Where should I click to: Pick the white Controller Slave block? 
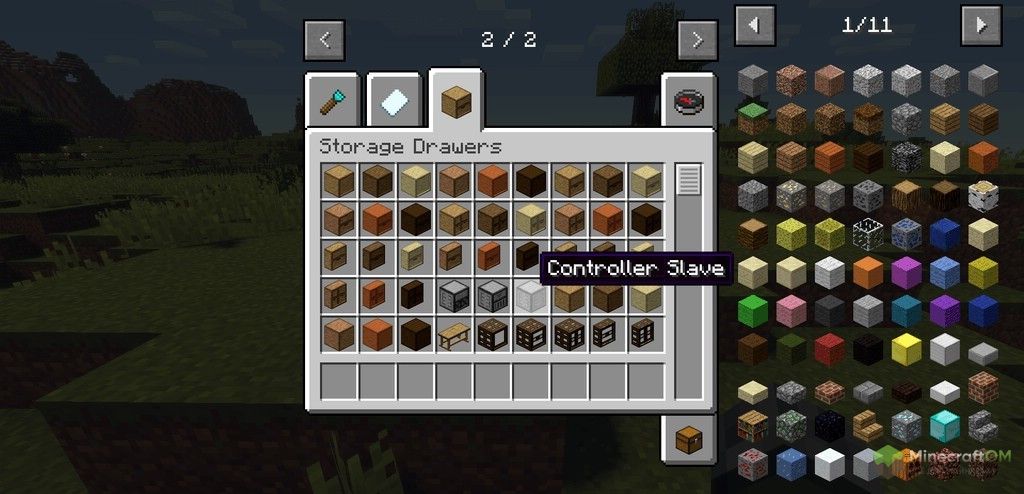coord(530,295)
